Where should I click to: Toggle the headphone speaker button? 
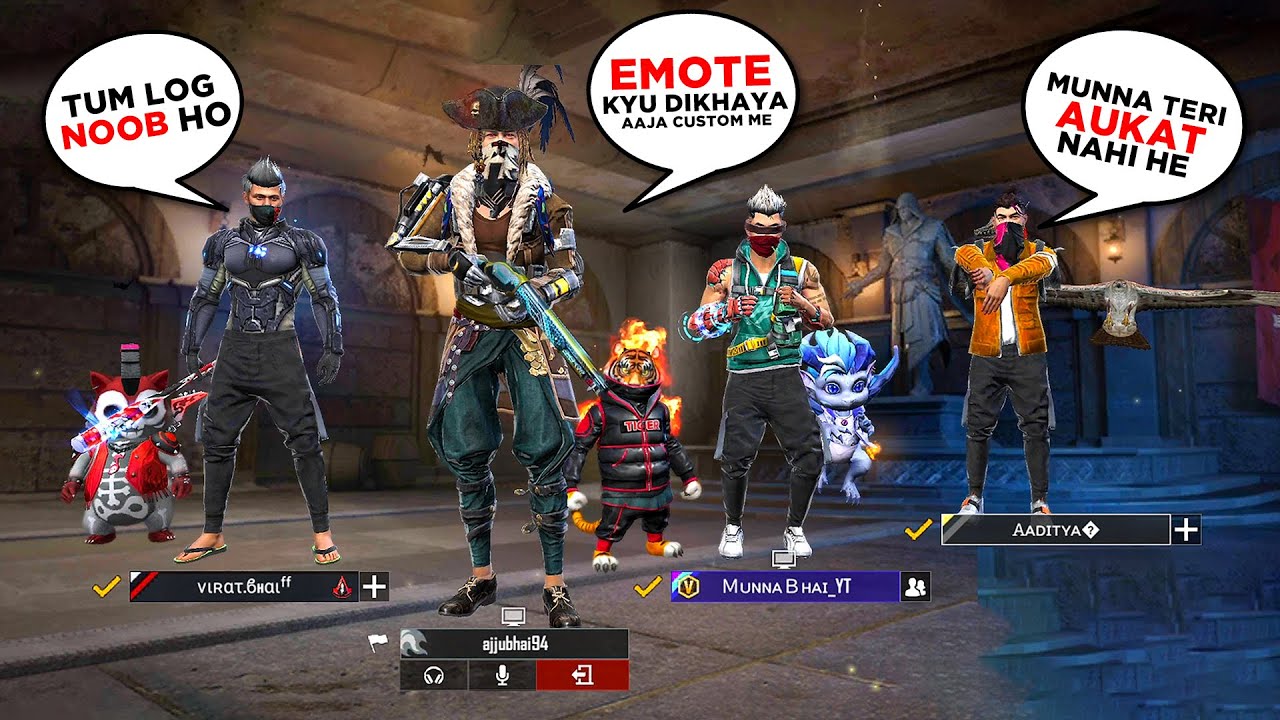click(434, 676)
